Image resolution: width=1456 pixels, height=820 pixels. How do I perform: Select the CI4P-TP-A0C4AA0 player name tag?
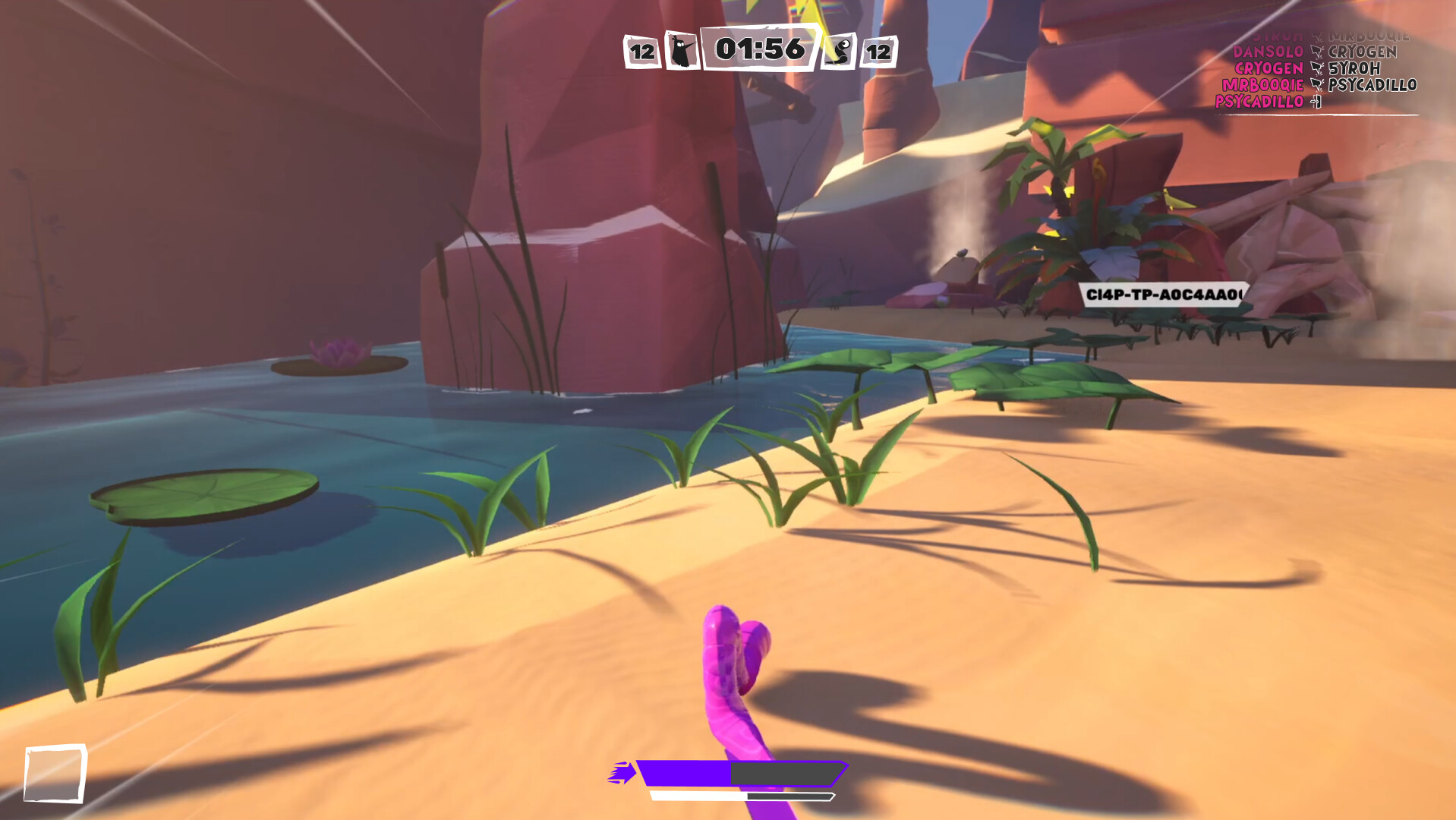click(x=1163, y=295)
